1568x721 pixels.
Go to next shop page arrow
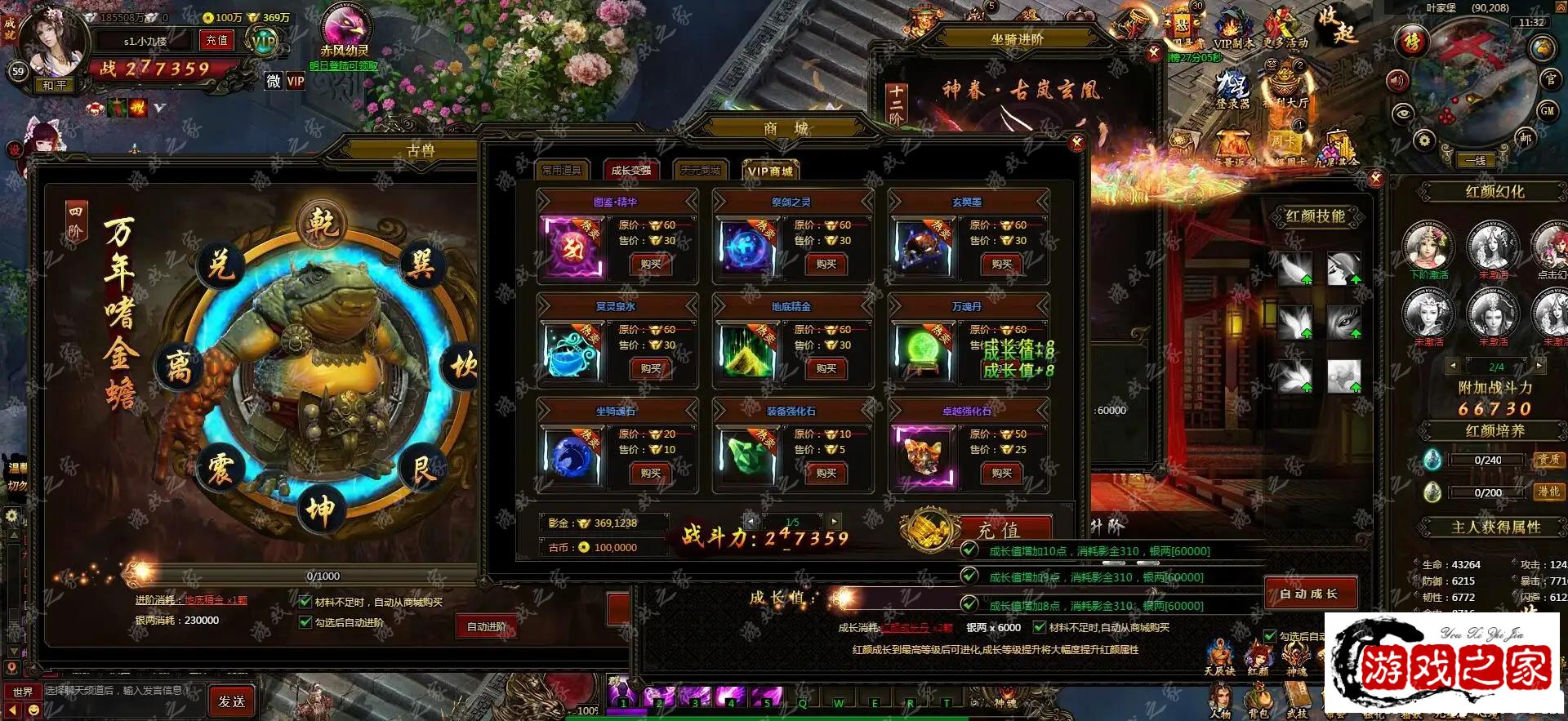click(x=834, y=521)
